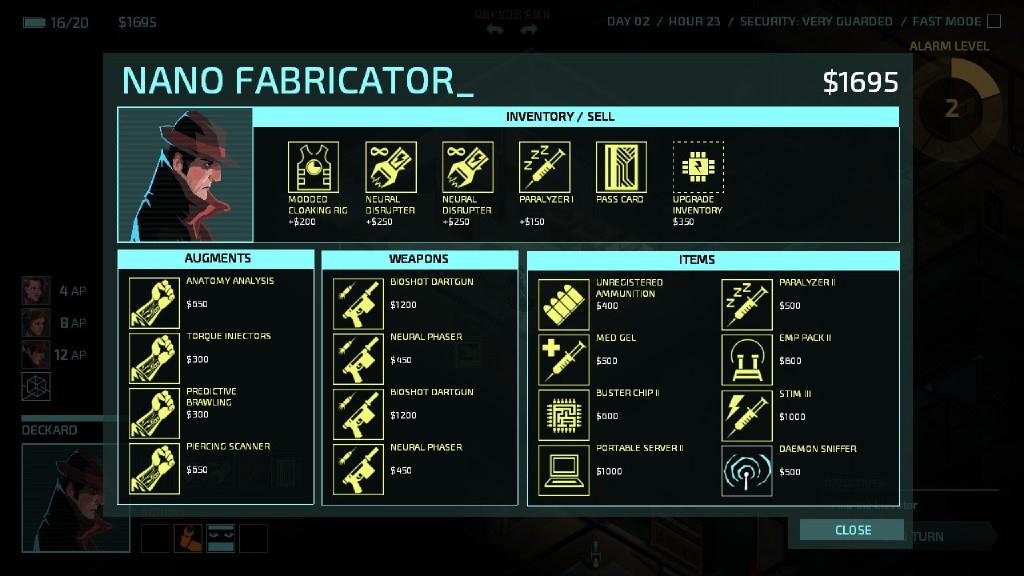Buy the Portable Server II
The height and width of the screenshot is (576, 1024).
(564, 470)
